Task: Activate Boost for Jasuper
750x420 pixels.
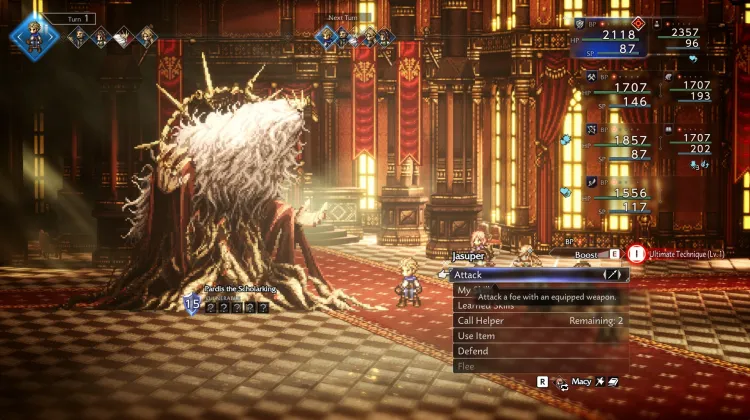Action: (x=594, y=255)
